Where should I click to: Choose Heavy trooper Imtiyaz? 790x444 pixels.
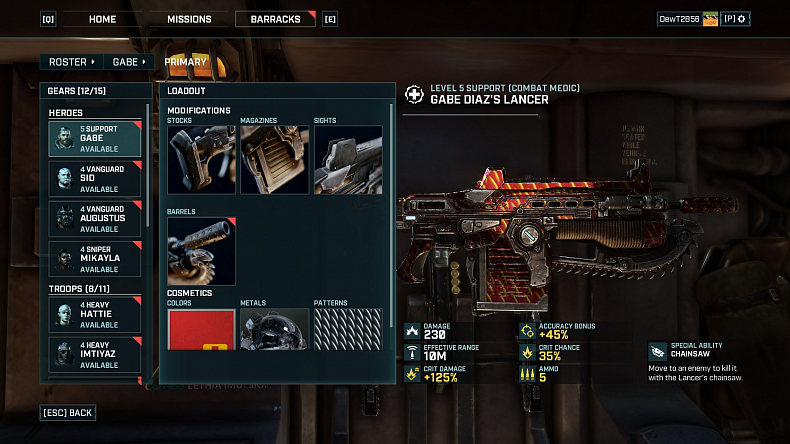pyautogui.click(x=95, y=354)
